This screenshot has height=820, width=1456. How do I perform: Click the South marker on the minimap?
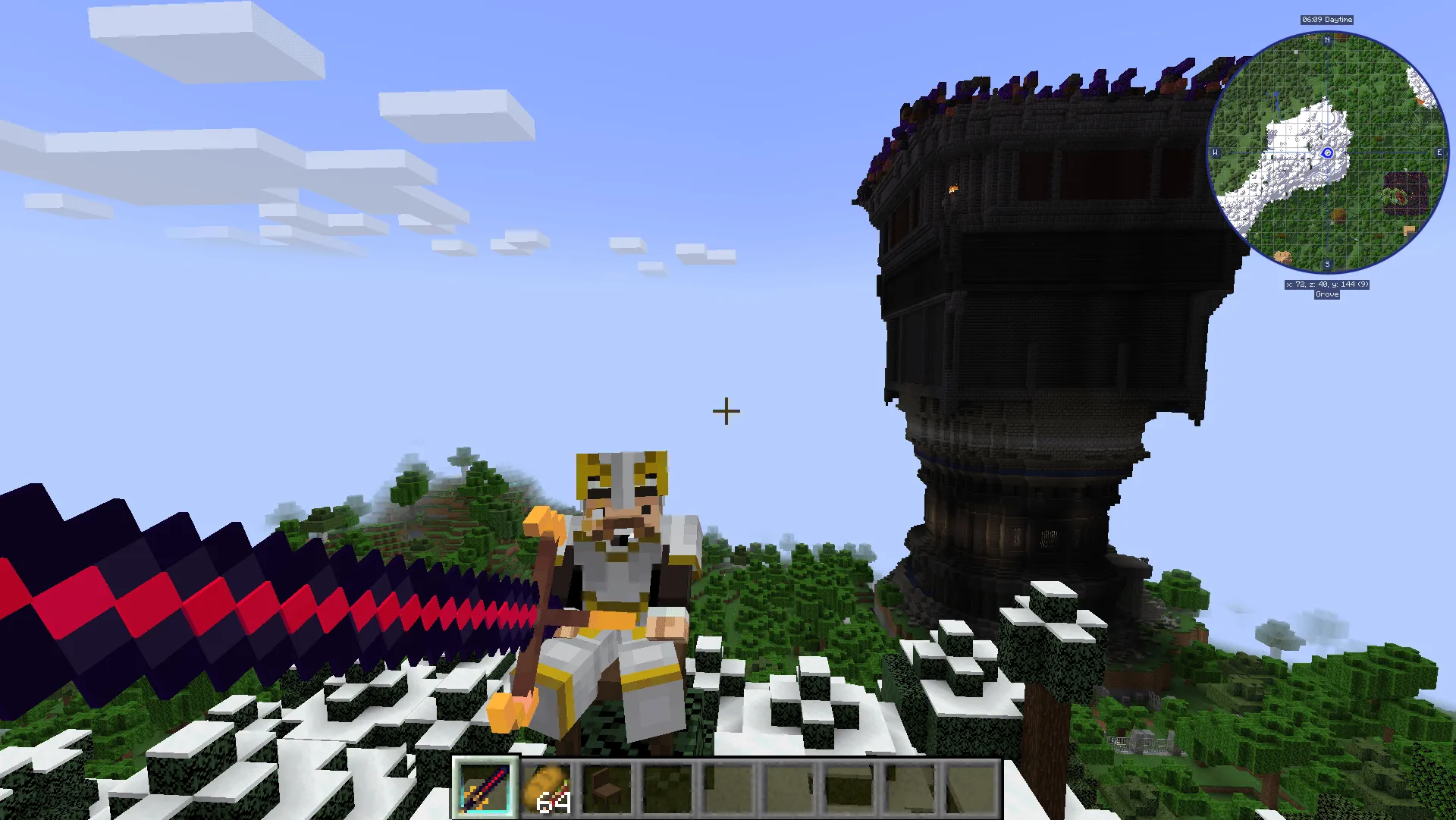[x=1326, y=264]
